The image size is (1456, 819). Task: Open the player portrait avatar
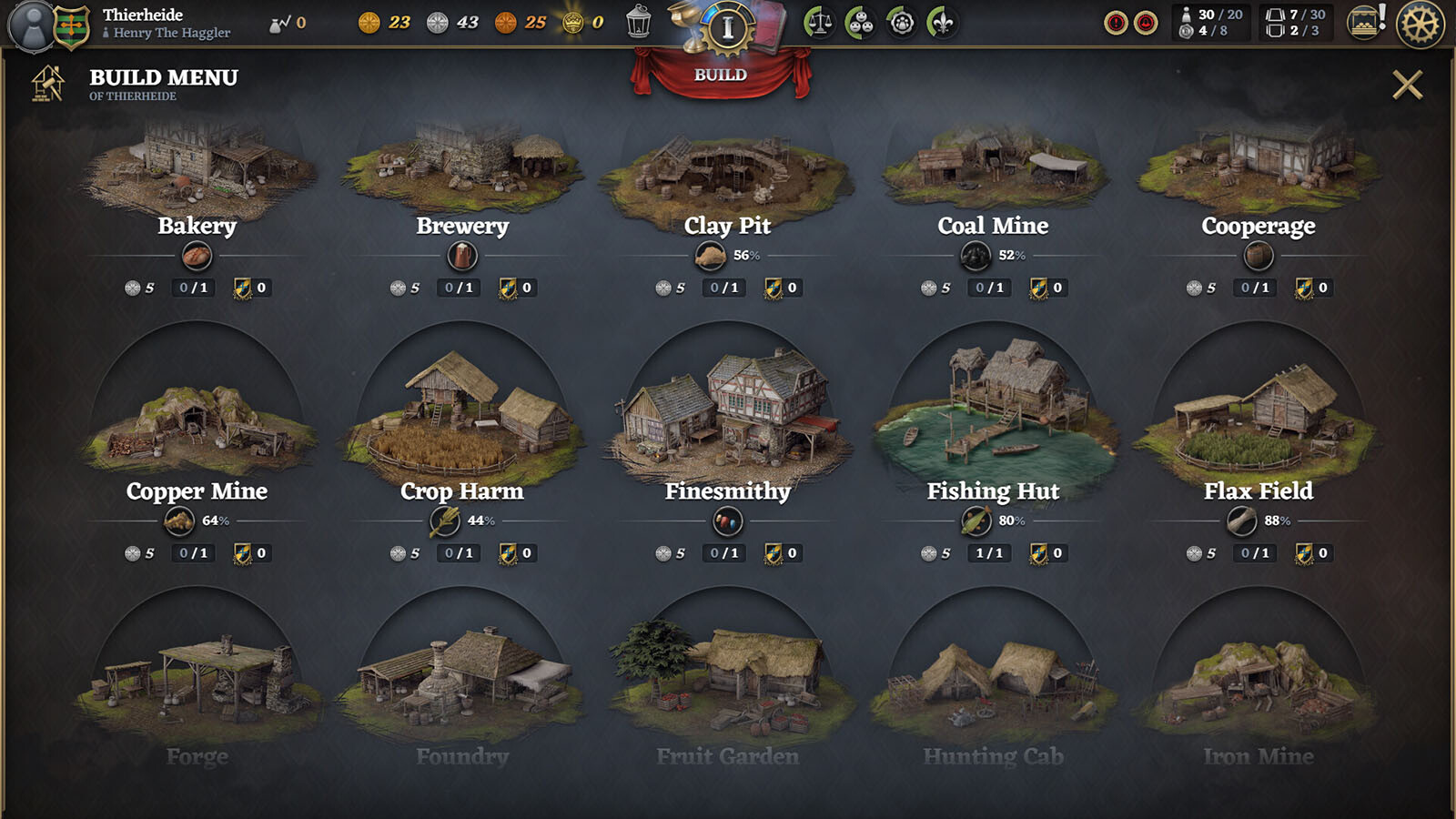(x=34, y=25)
